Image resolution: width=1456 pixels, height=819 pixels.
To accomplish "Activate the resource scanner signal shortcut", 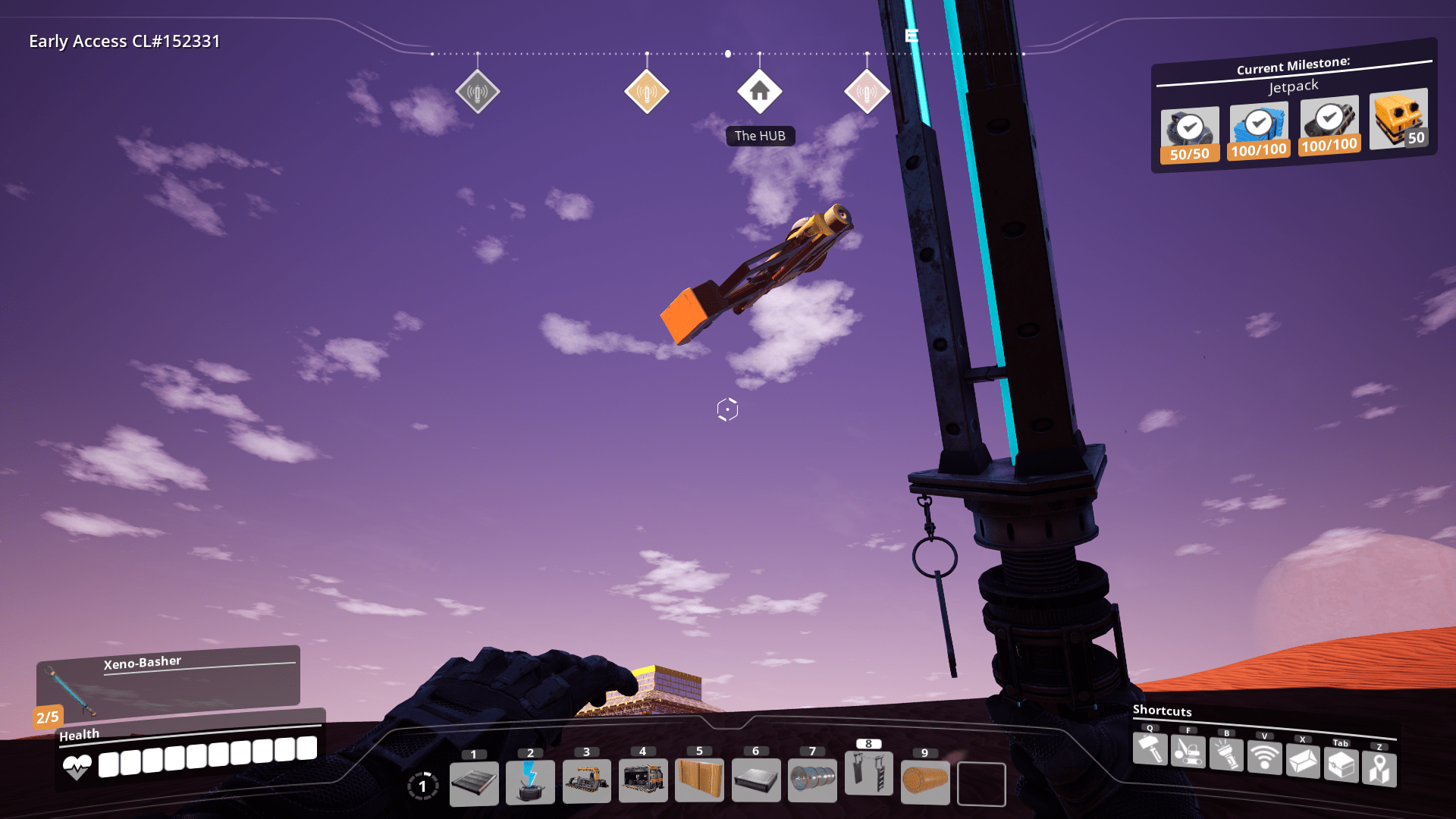I will click(1264, 758).
